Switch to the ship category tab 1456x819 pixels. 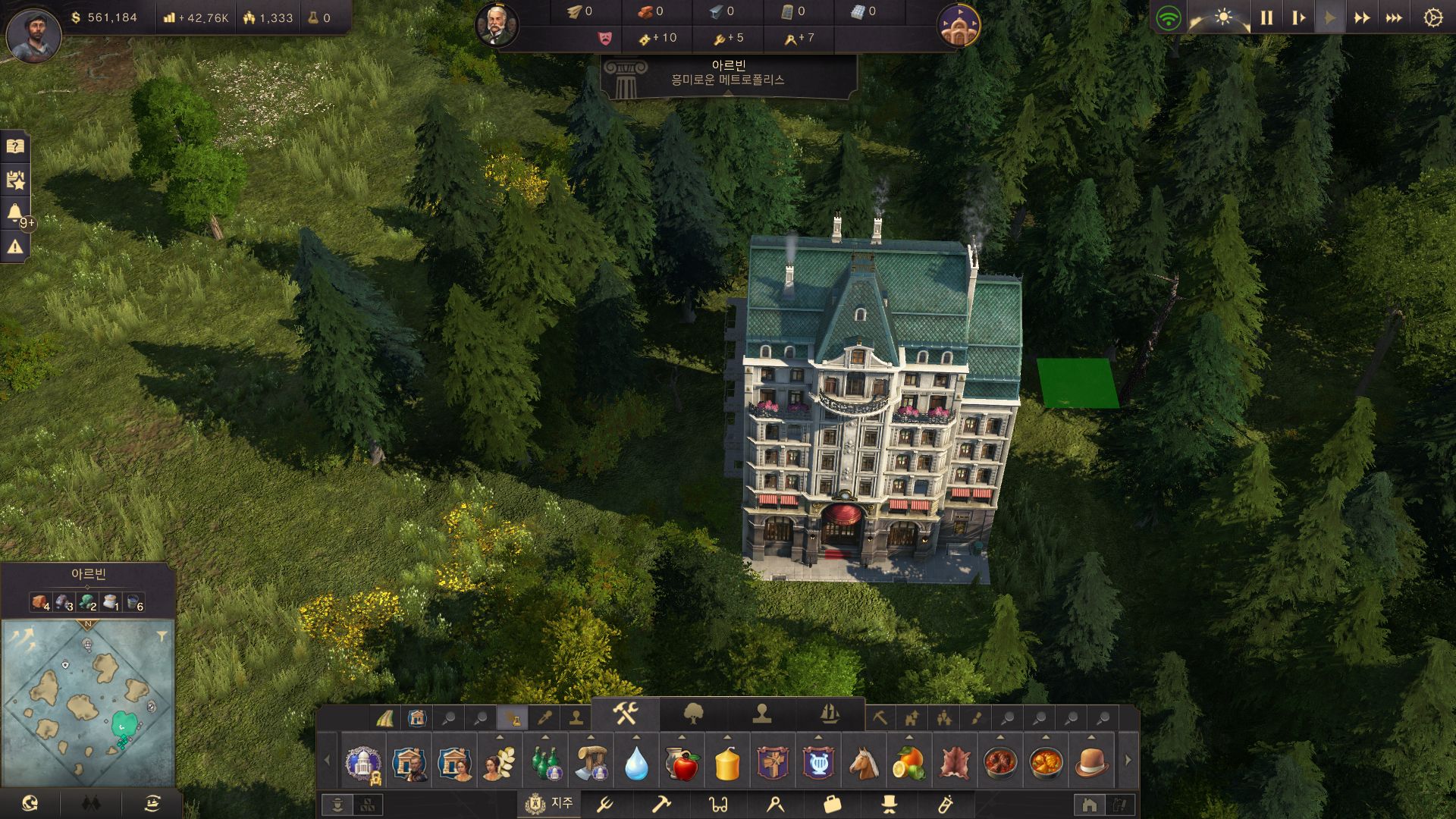[830, 714]
